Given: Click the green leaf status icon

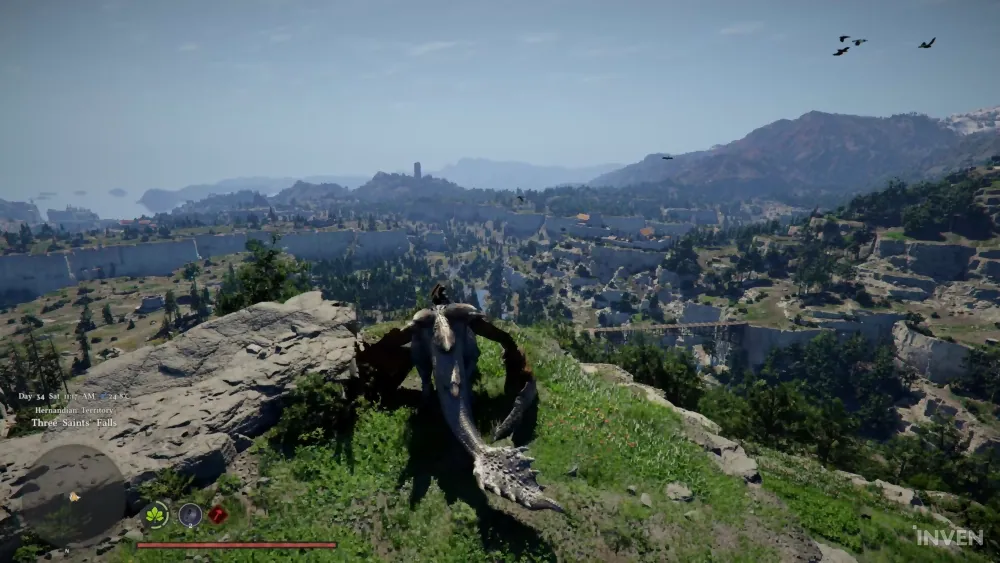Looking at the screenshot, I should [155, 515].
